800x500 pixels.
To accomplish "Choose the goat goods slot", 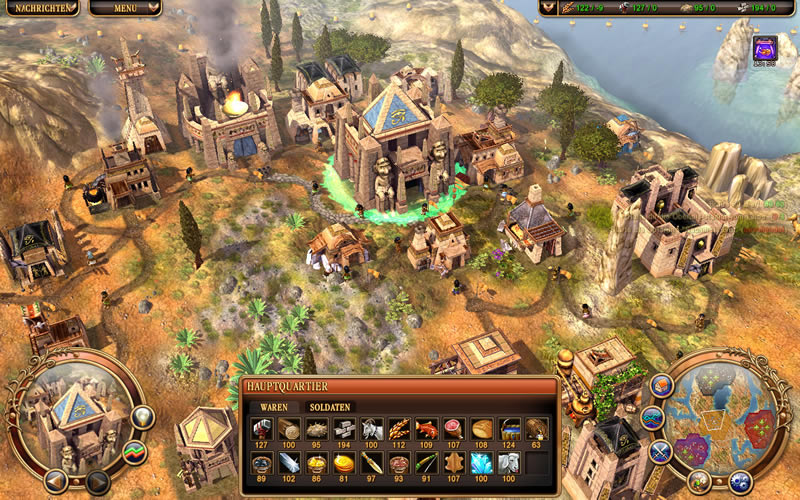I will pos(372,429).
